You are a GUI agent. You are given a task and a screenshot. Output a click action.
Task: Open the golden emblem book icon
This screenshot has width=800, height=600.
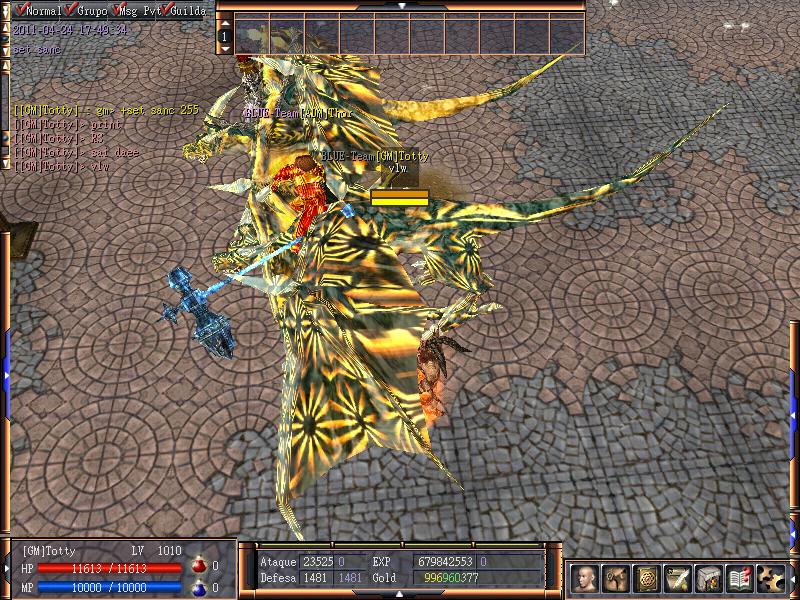tap(648, 578)
